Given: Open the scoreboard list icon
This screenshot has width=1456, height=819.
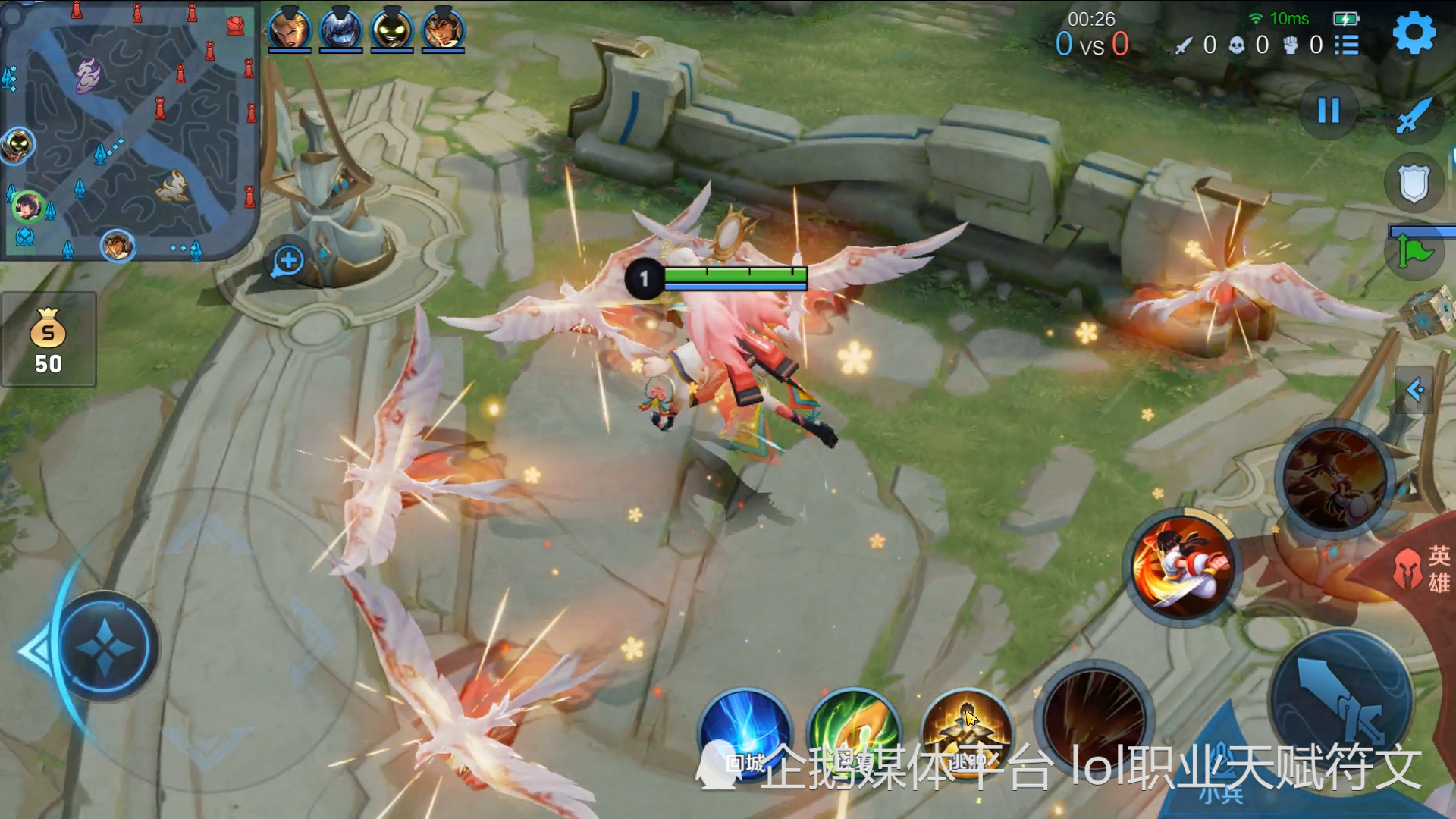Looking at the screenshot, I should (1347, 45).
